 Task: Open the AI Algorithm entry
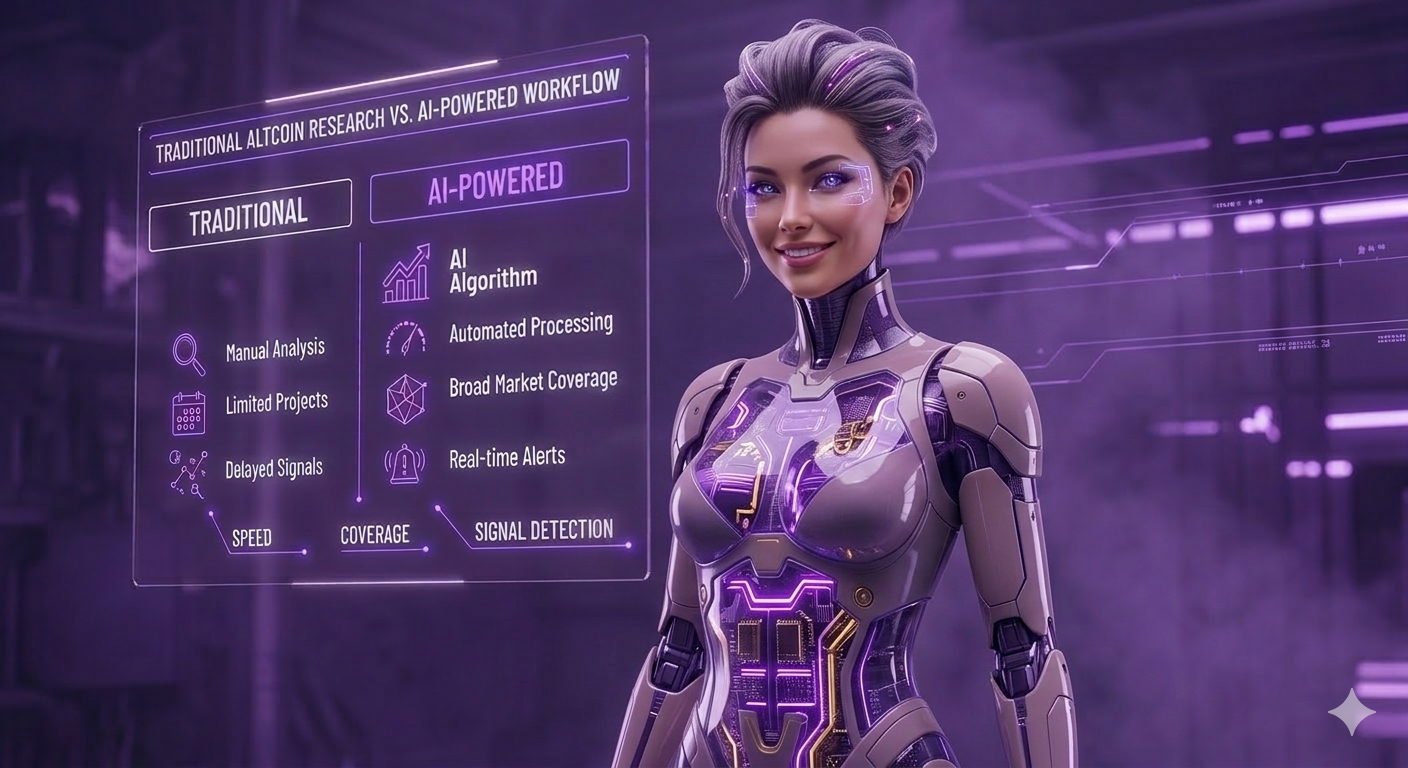(x=492, y=268)
